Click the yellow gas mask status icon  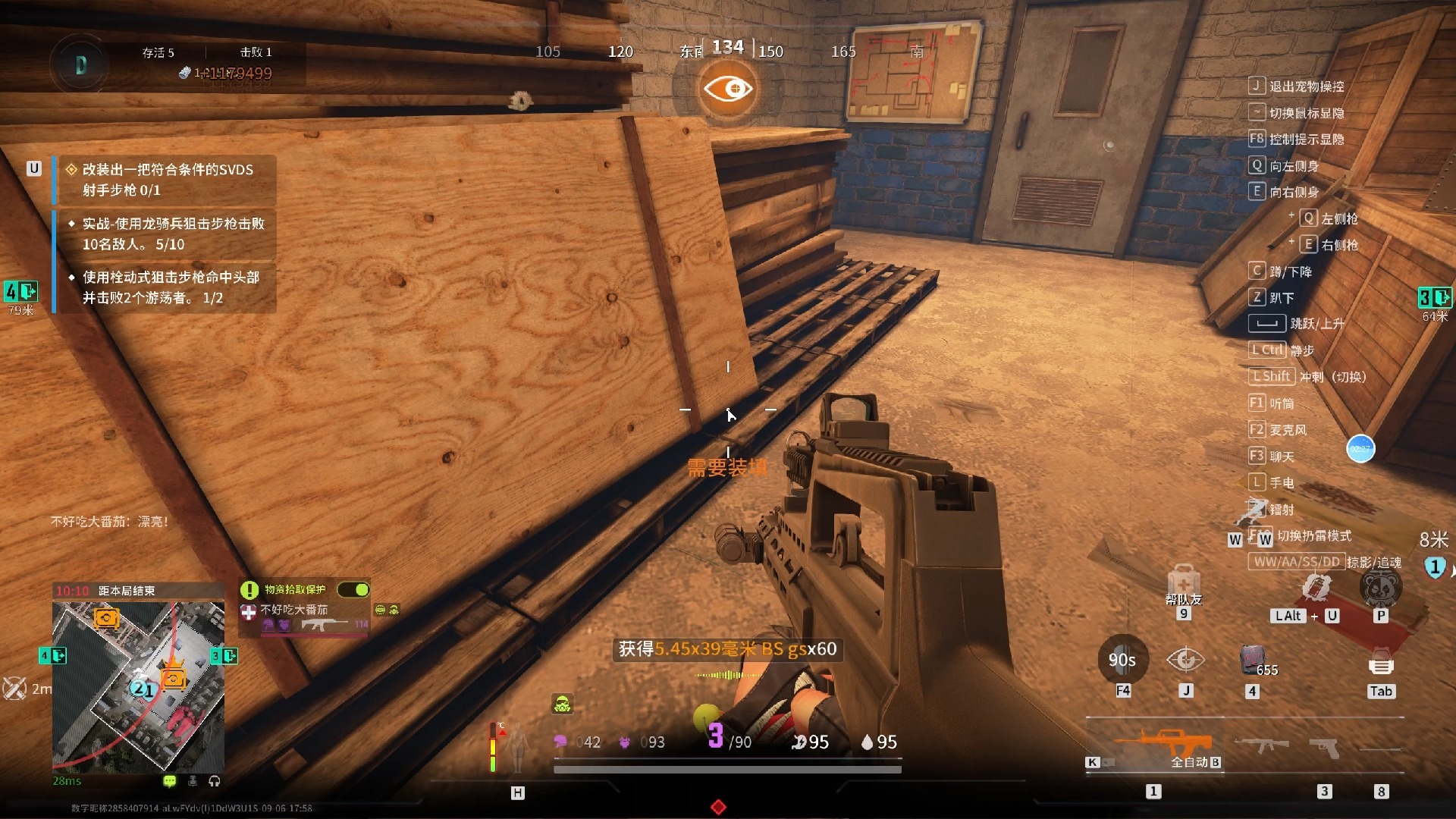point(562,705)
